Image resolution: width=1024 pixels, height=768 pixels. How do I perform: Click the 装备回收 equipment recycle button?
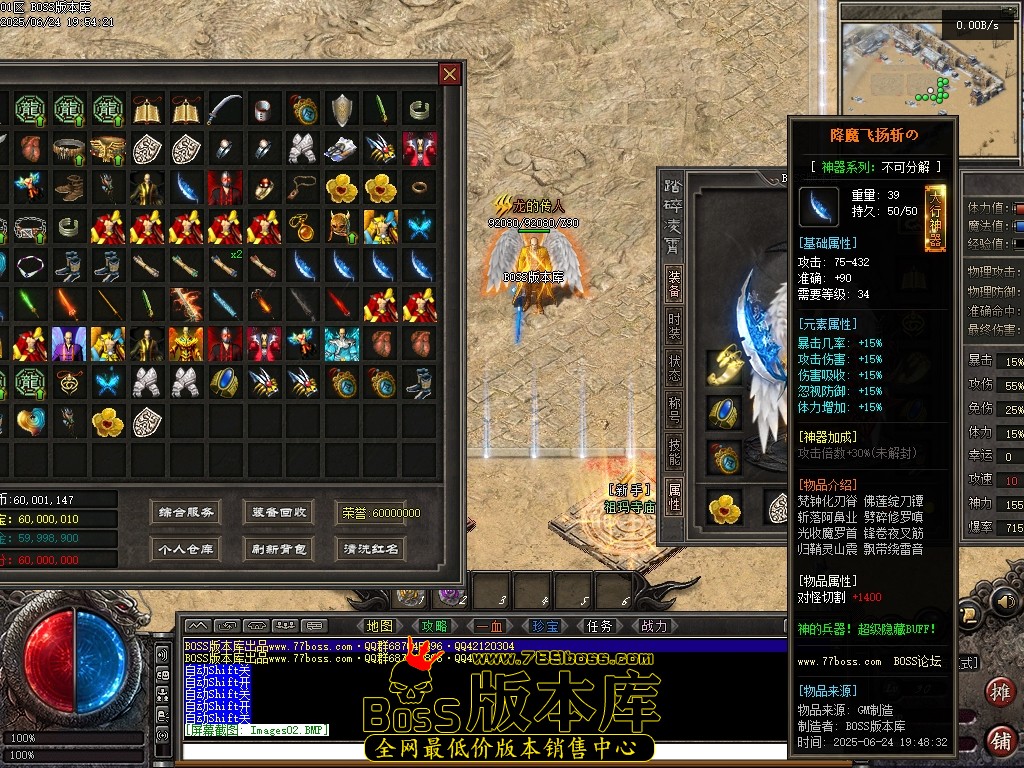(281, 513)
